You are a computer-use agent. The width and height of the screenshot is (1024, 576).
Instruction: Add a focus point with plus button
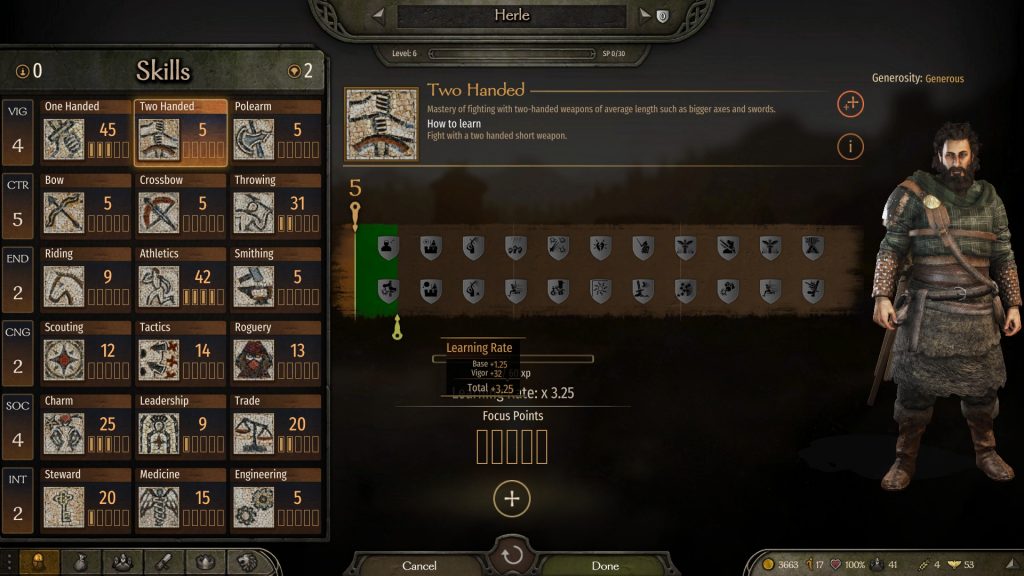coord(512,499)
